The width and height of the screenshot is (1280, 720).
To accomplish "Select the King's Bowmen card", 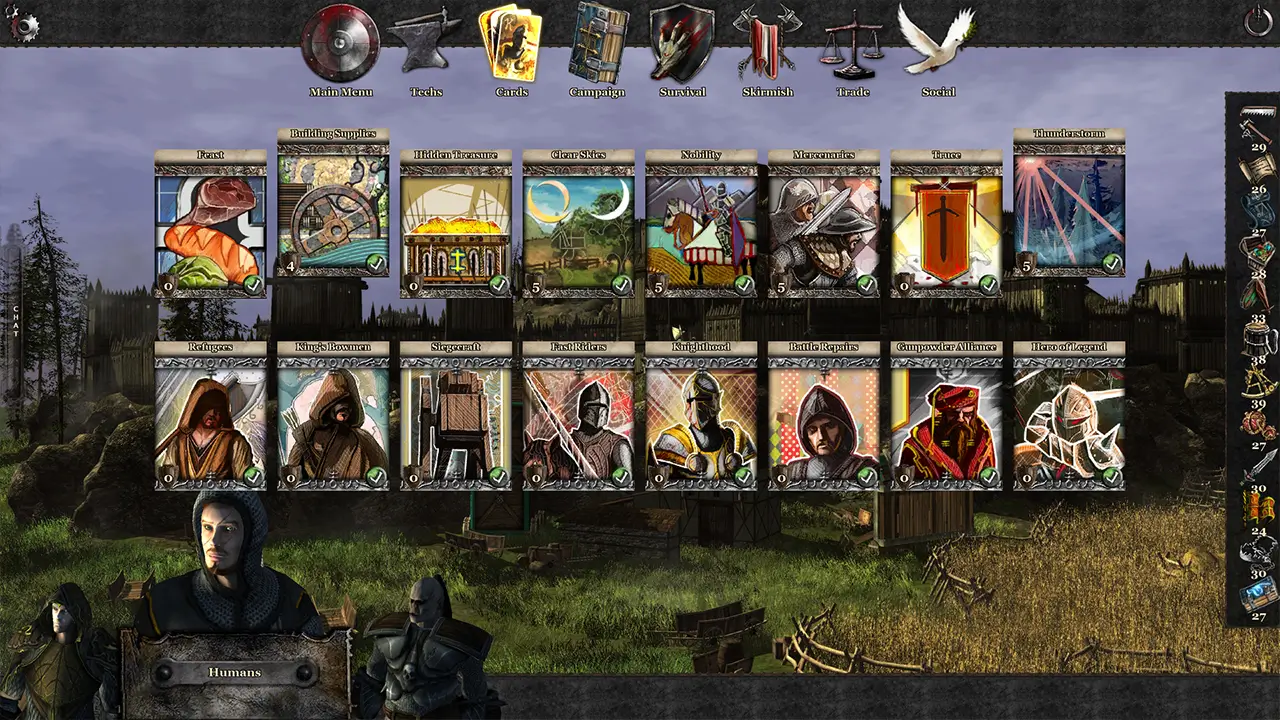I will (333, 415).
